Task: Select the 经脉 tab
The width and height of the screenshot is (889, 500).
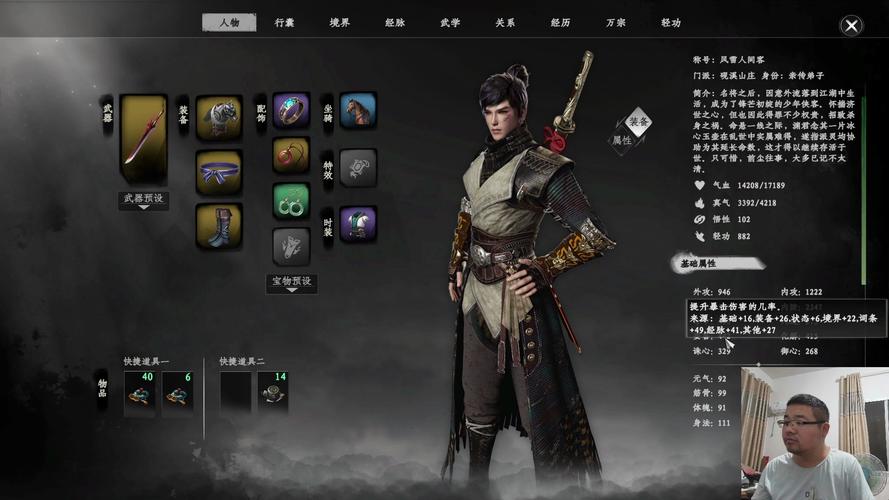Action: pos(395,22)
